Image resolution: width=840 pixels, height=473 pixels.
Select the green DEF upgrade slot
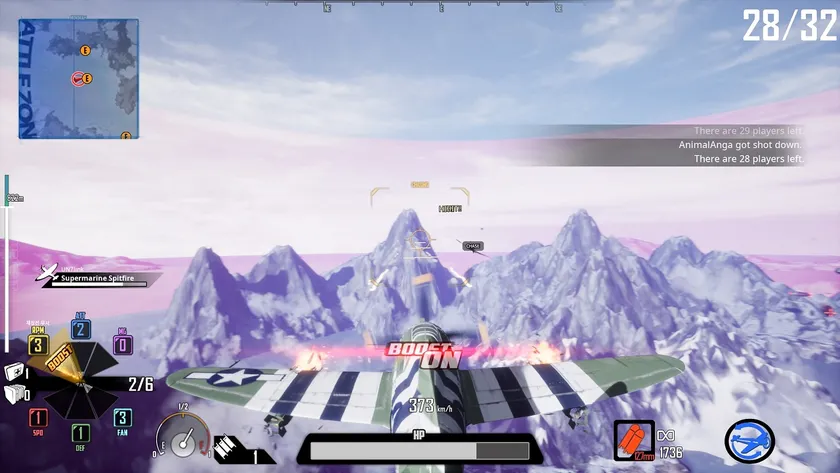[x=80, y=434]
